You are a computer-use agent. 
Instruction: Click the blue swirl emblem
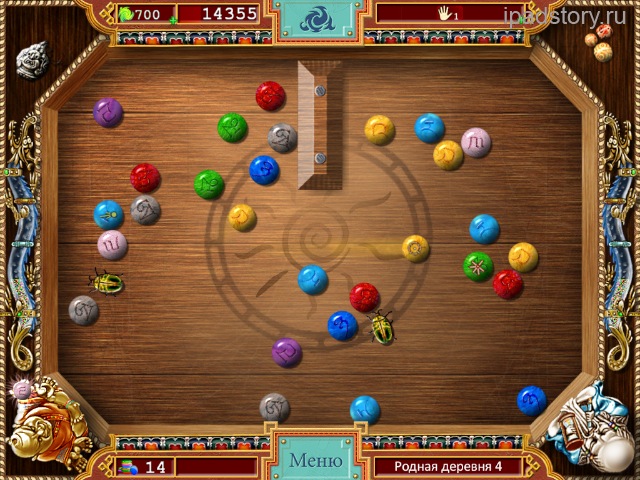(x=319, y=21)
